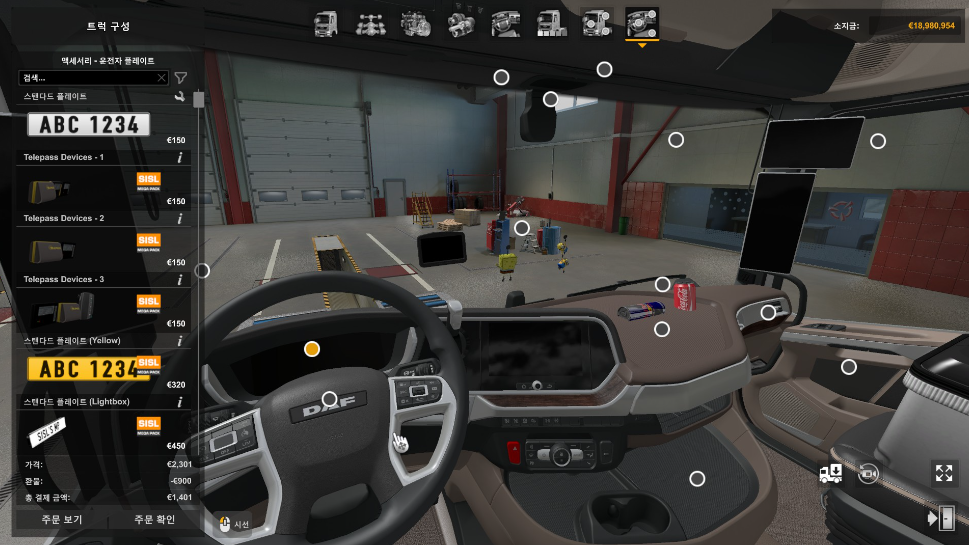Image resolution: width=969 pixels, height=545 pixels.
Task: Switch to the paint job swatches tab
Action: pos(550,22)
